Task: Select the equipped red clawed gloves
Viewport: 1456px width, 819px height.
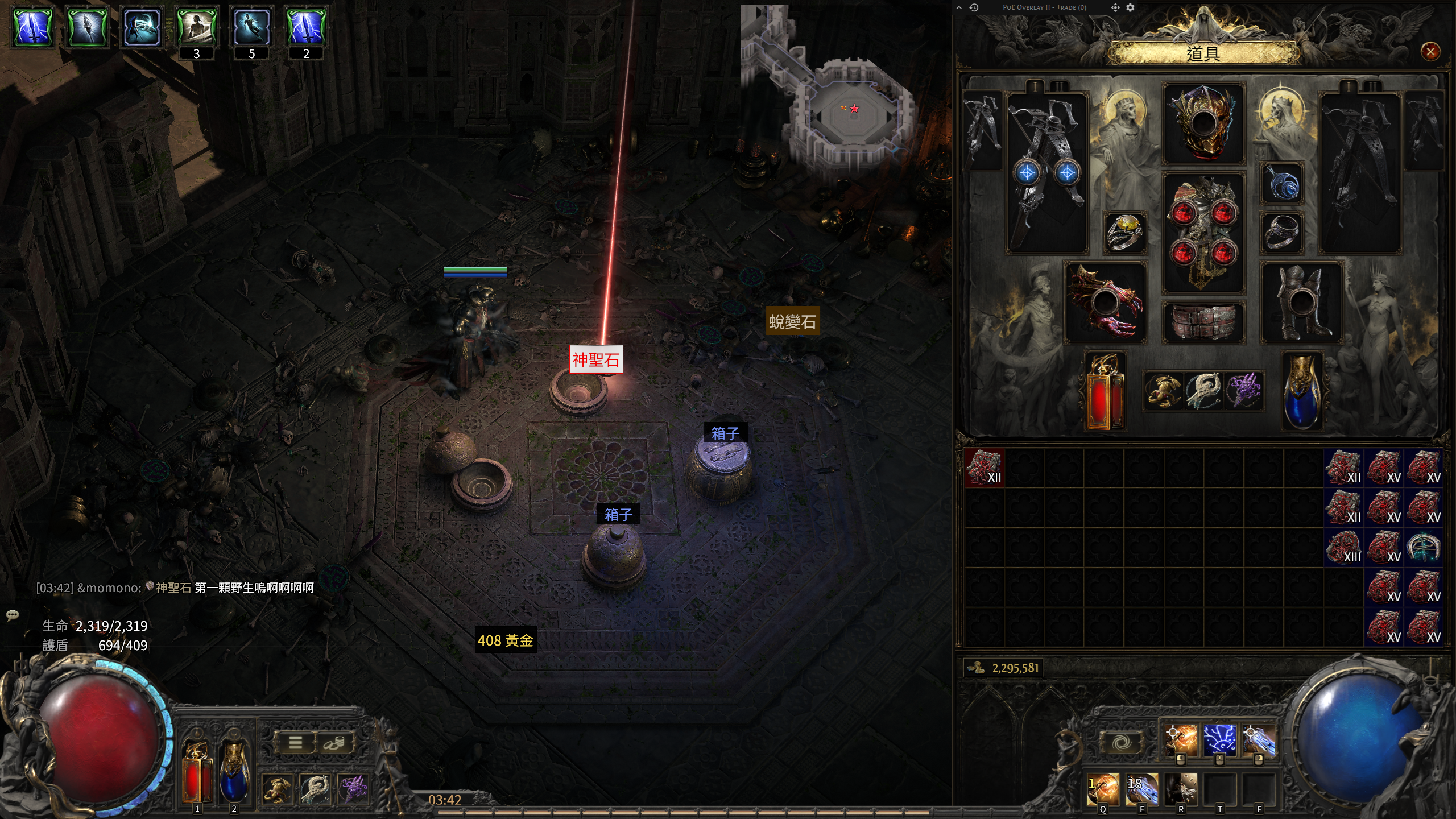Action: pos(1105,303)
